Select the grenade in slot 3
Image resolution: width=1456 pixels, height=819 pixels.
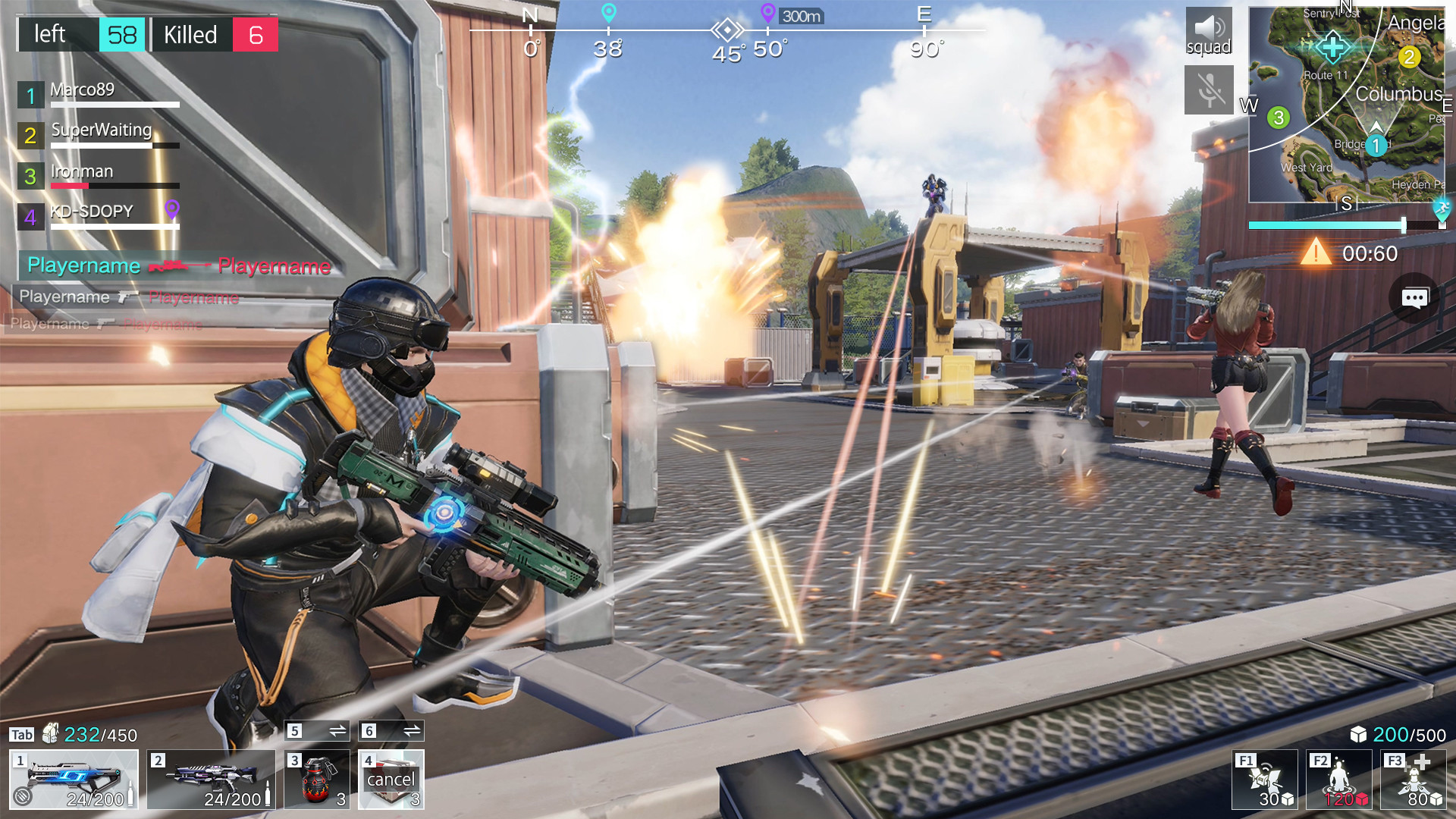click(x=316, y=780)
